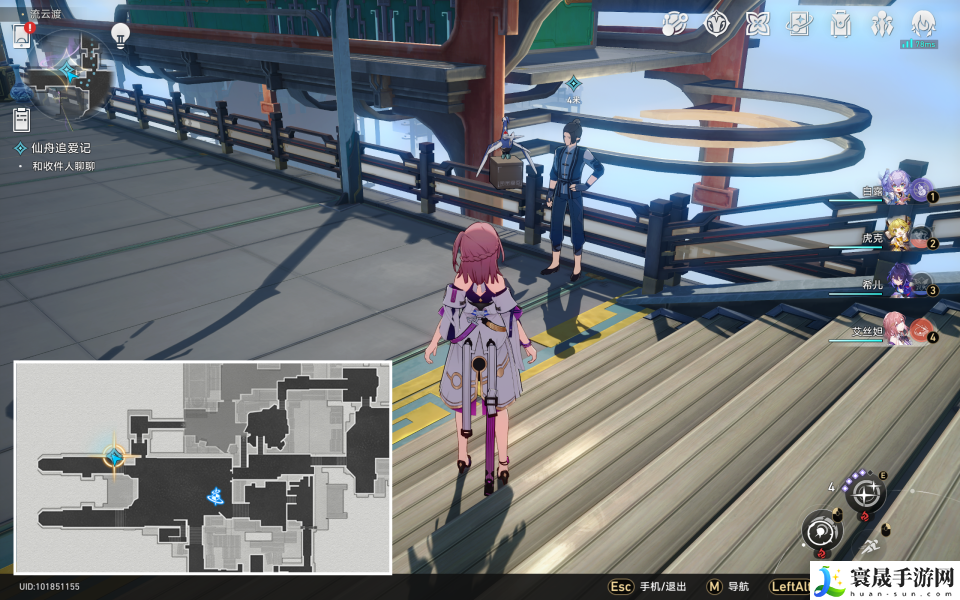
Task: Click the lightbulb hint icon
Action: (x=120, y=36)
